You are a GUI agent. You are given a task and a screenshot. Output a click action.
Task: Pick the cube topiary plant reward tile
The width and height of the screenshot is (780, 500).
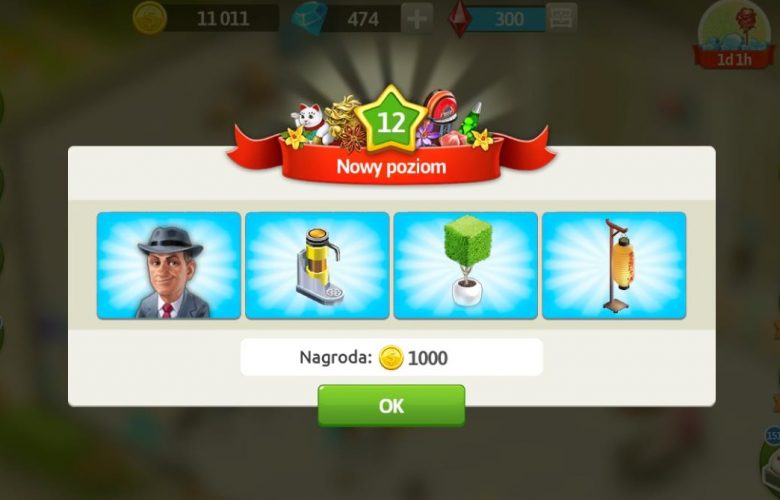(465, 266)
